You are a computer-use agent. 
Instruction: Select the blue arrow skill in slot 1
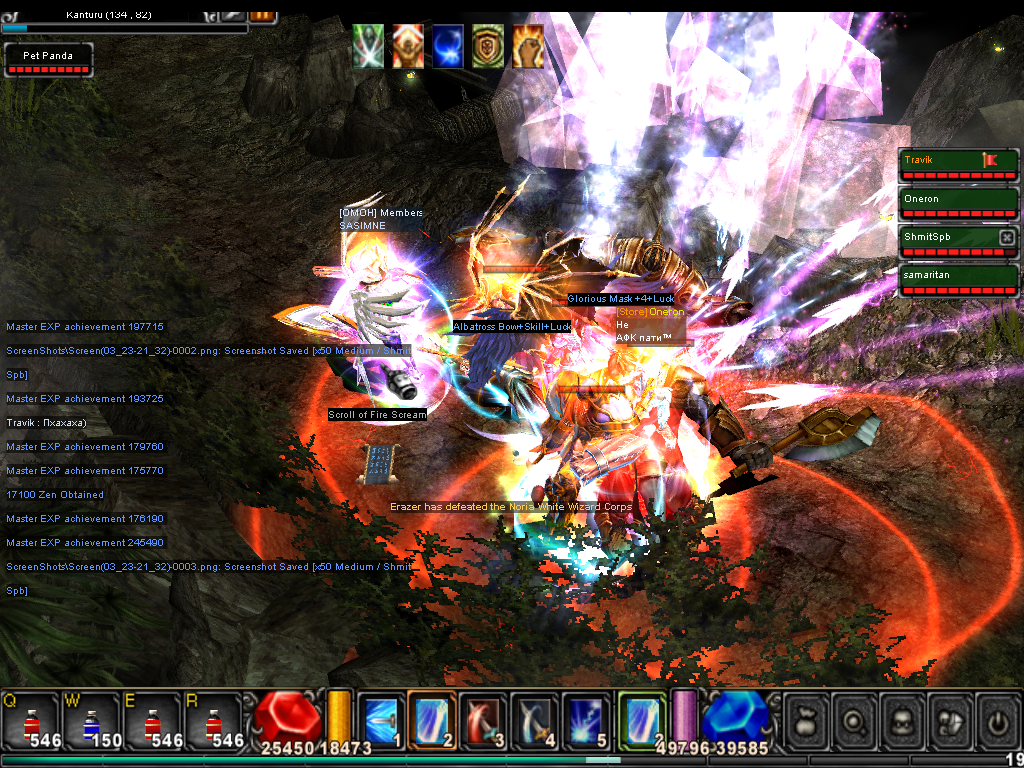click(x=381, y=719)
